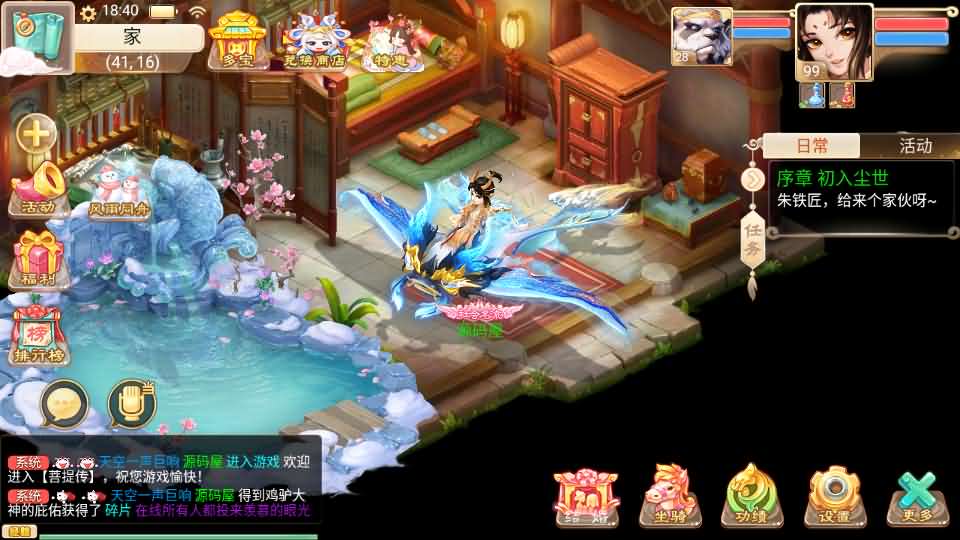
Task: Show the 排行榜 leaderboard
Action: [39, 335]
